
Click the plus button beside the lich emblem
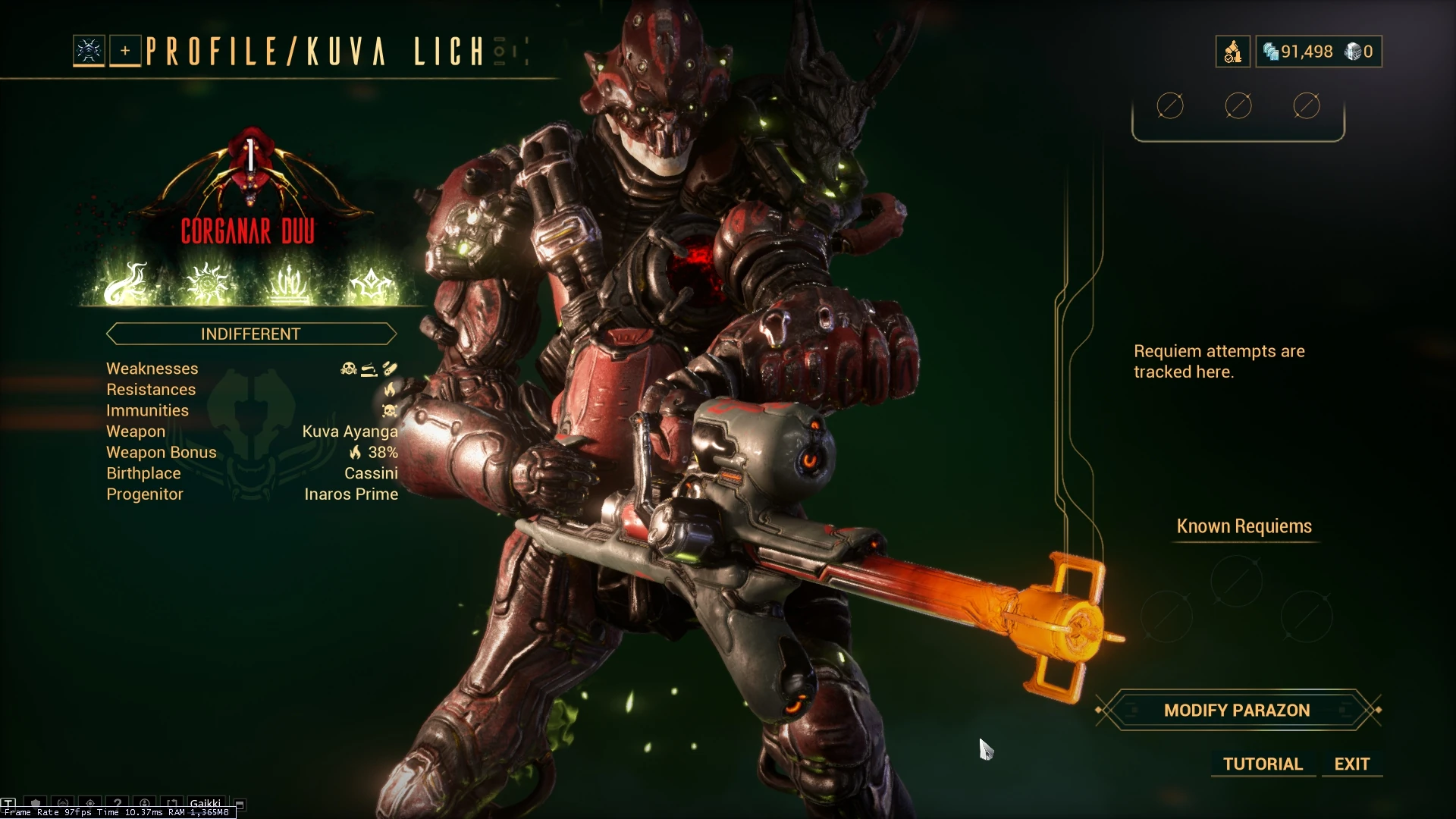coord(124,52)
